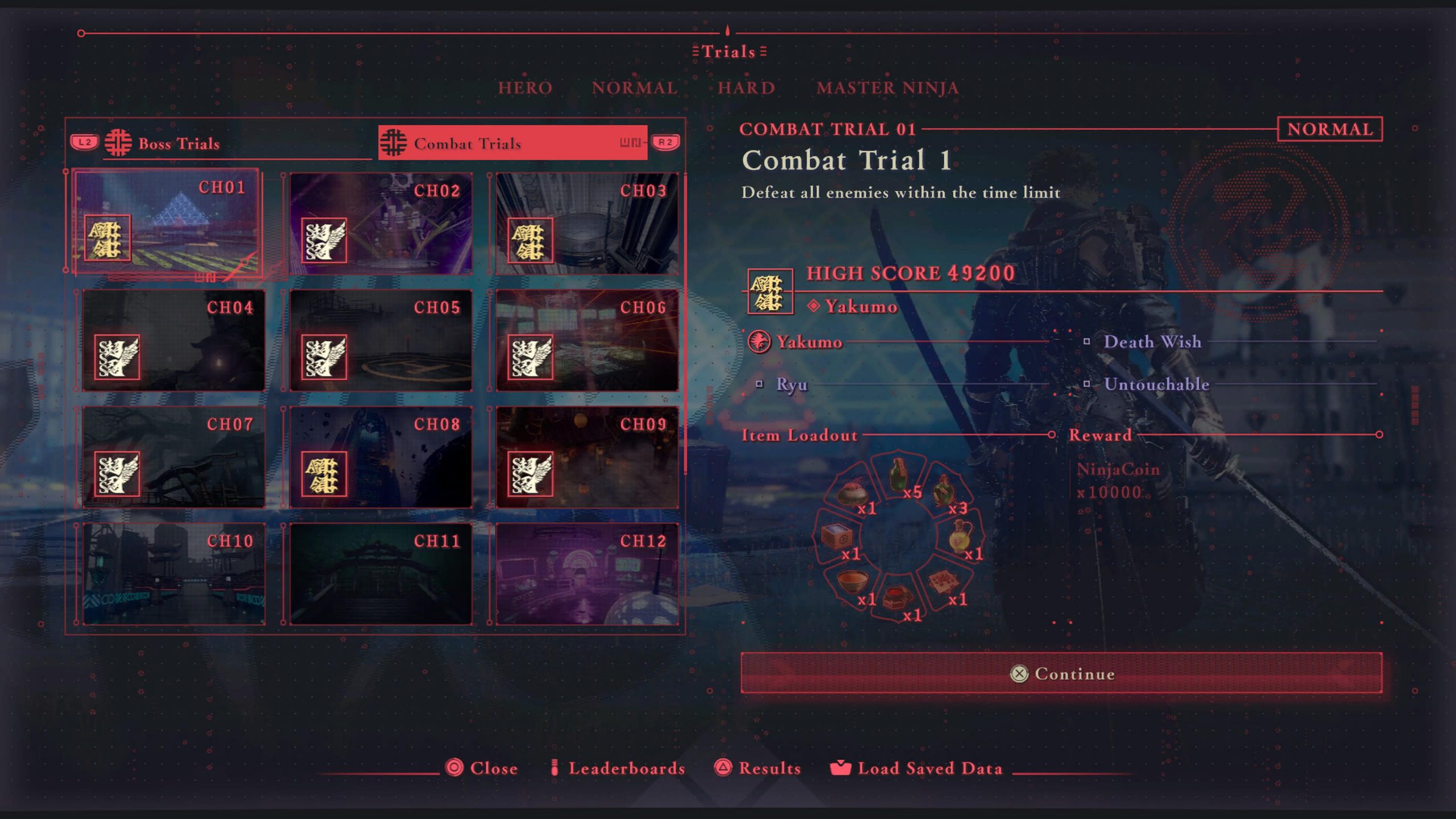The height and width of the screenshot is (819, 1456).
Task: Open the CH10 trial thumbnail
Action: 173,574
